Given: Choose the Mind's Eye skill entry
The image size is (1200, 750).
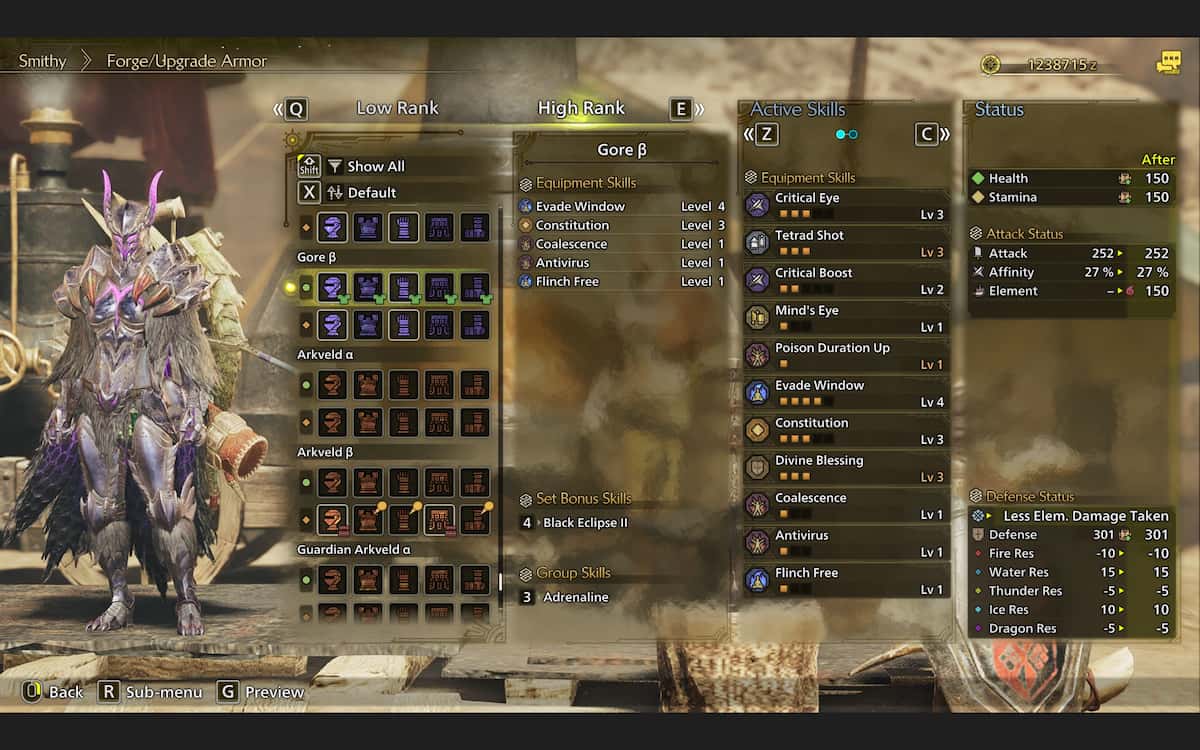Looking at the screenshot, I should click(x=845, y=318).
